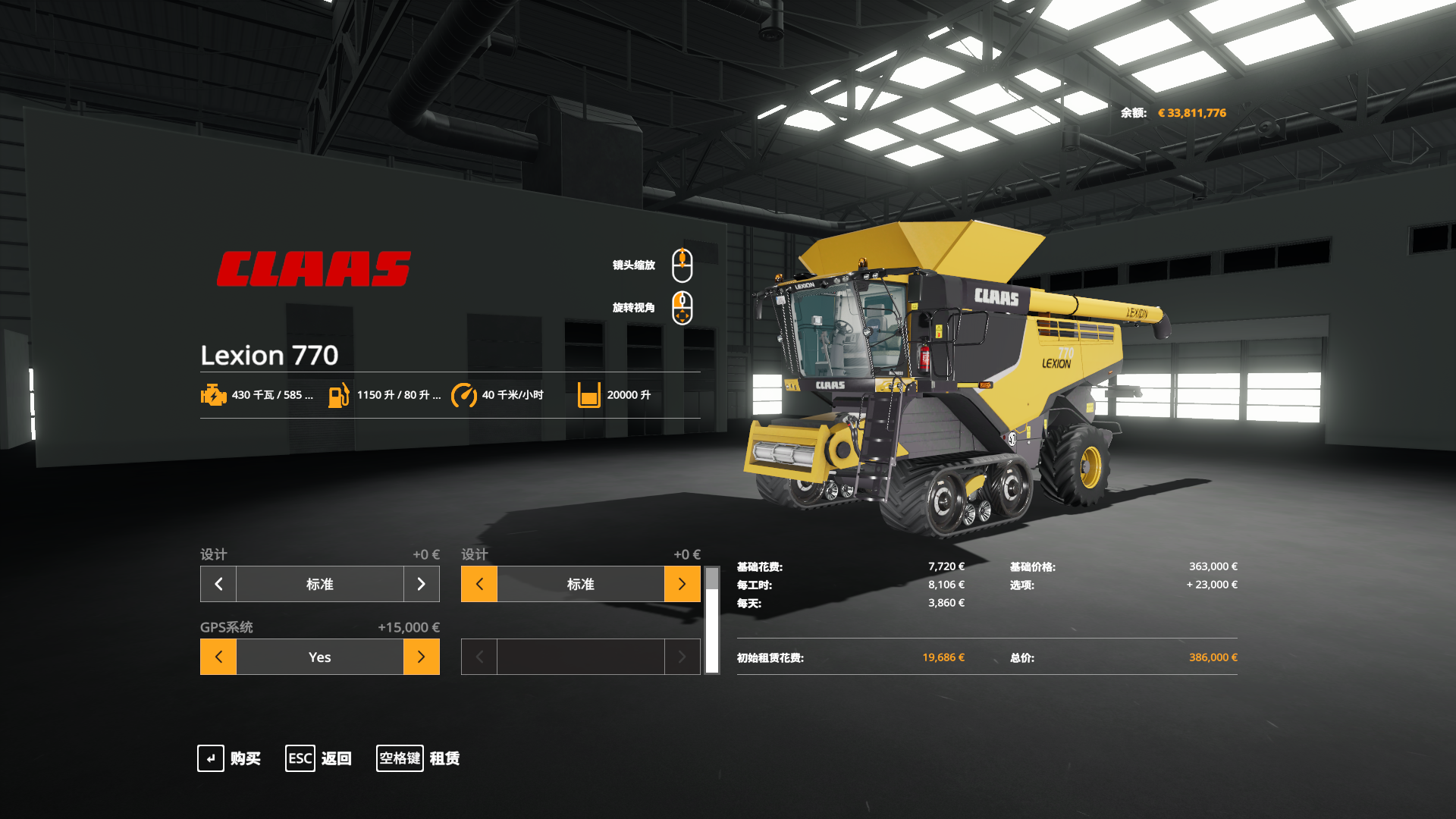Lease the harvester with 租赁
Image resolution: width=1456 pixels, height=819 pixels.
(x=419, y=758)
